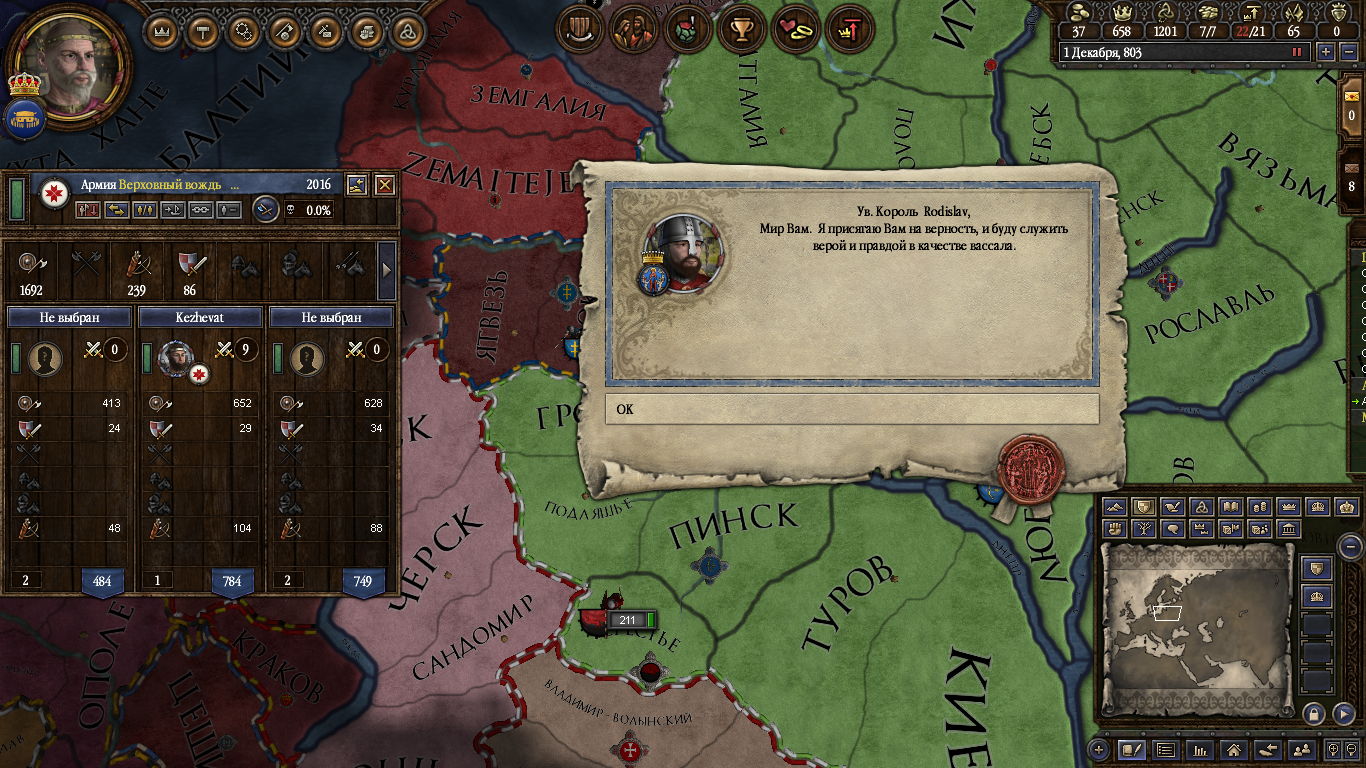
Task: Close the army panel
Action: point(385,185)
